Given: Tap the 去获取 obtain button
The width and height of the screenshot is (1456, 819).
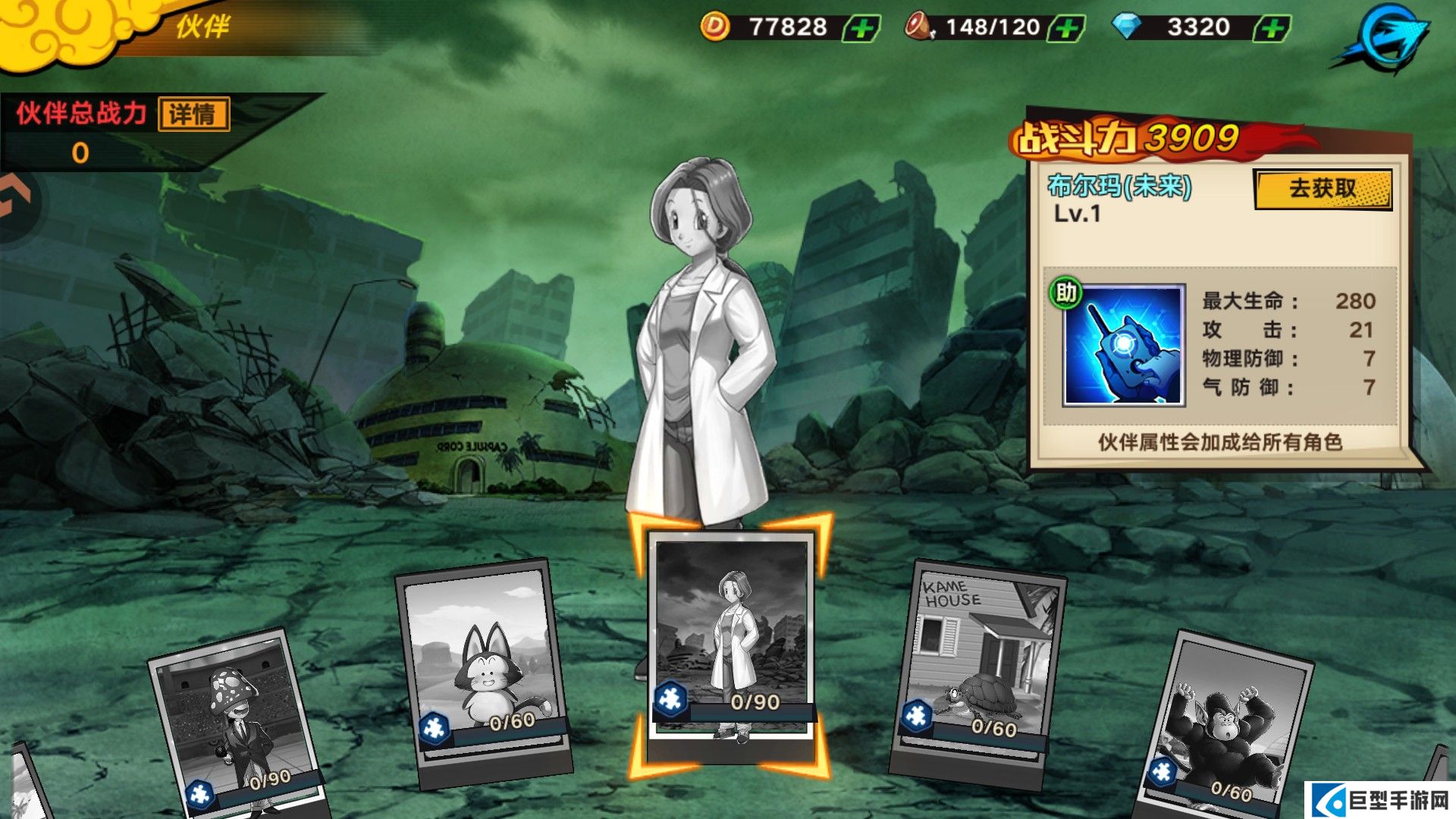Looking at the screenshot, I should coord(1323,189).
